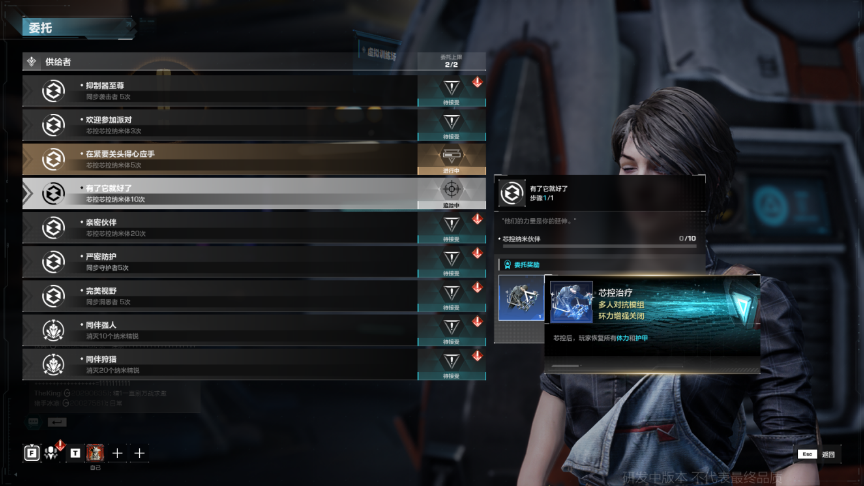
Task: Click the tracking crosshair on 有了它就好了
Action: 451,190
